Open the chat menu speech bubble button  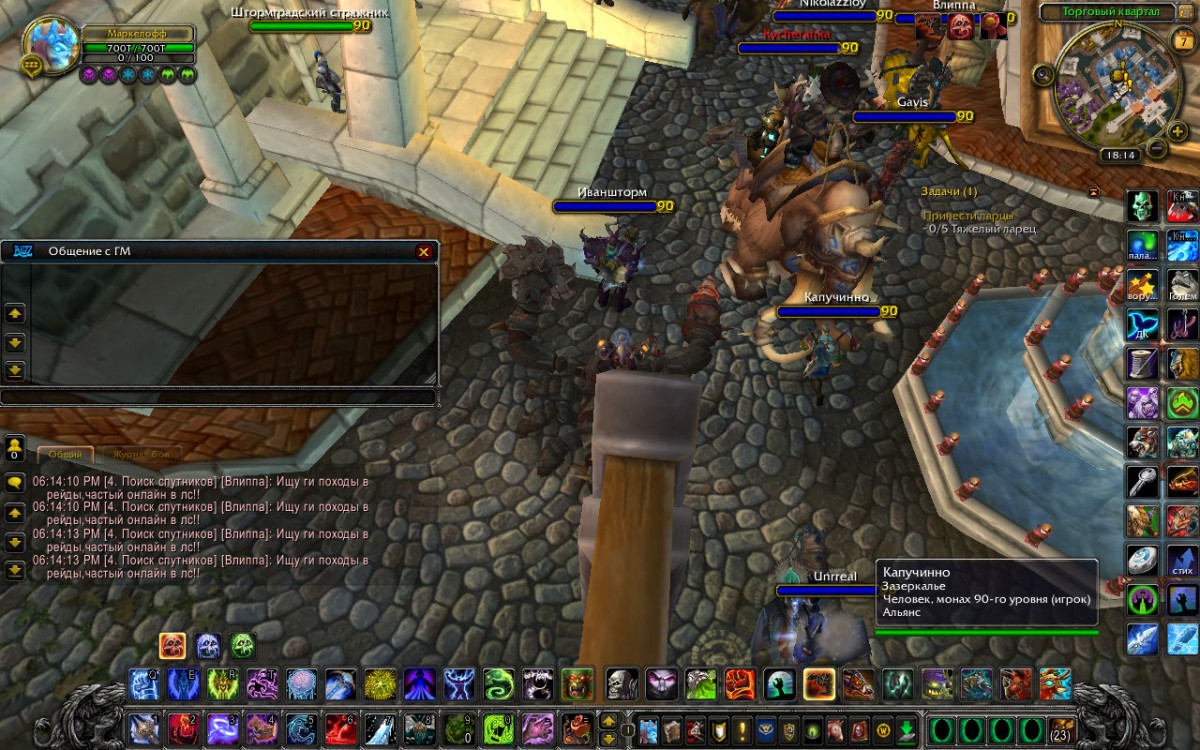pos(15,482)
